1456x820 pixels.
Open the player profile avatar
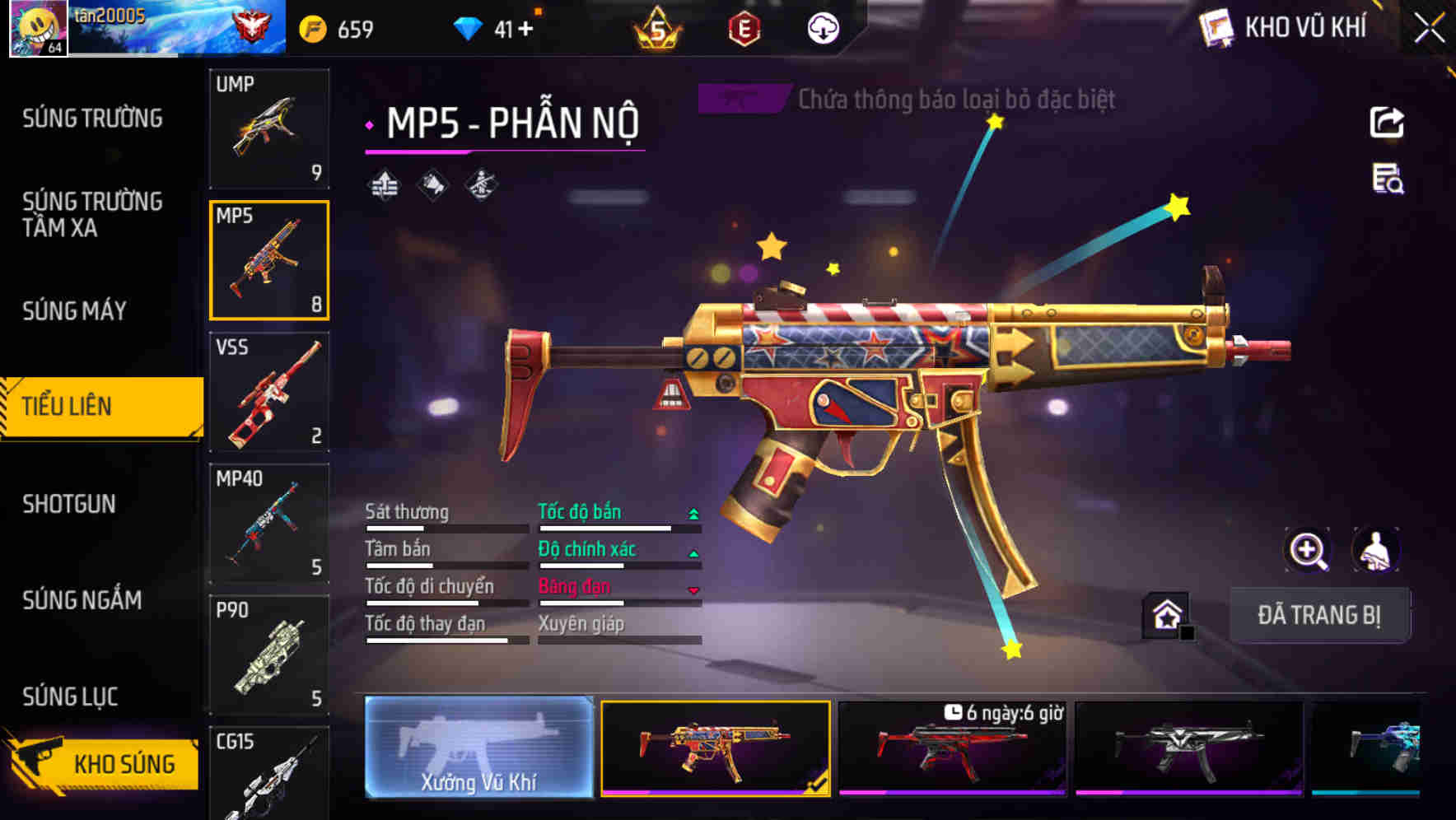coord(38,28)
